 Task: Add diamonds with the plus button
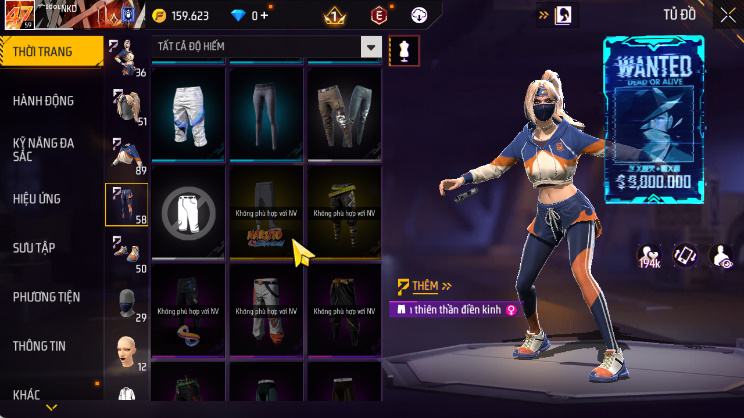pyautogui.click(x=265, y=15)
